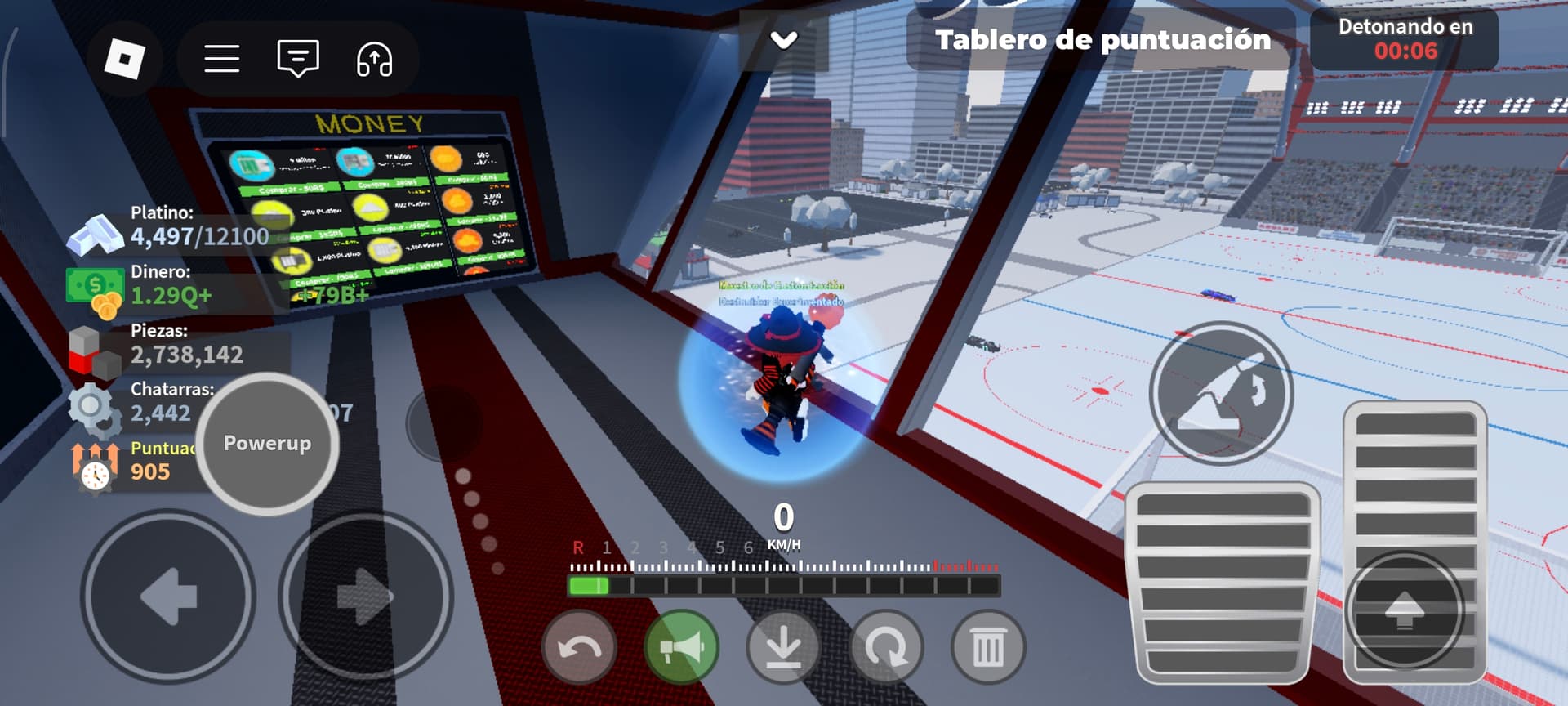The width and height of the screenshot is (1568, 706).
Task: Tap the tall accelerator pedal
Action: [1414, 474]
